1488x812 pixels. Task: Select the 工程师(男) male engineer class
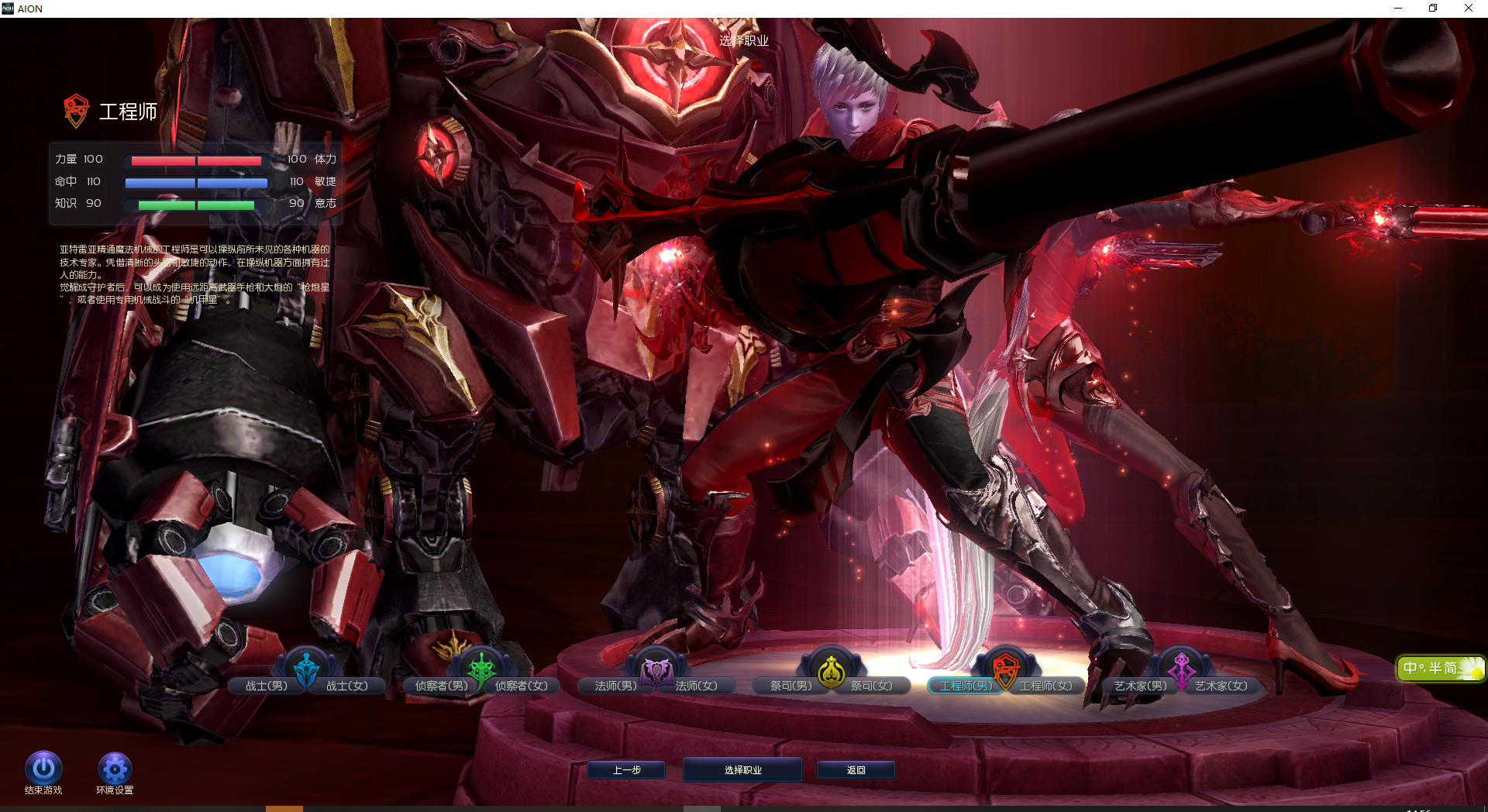tap(965, 686)
